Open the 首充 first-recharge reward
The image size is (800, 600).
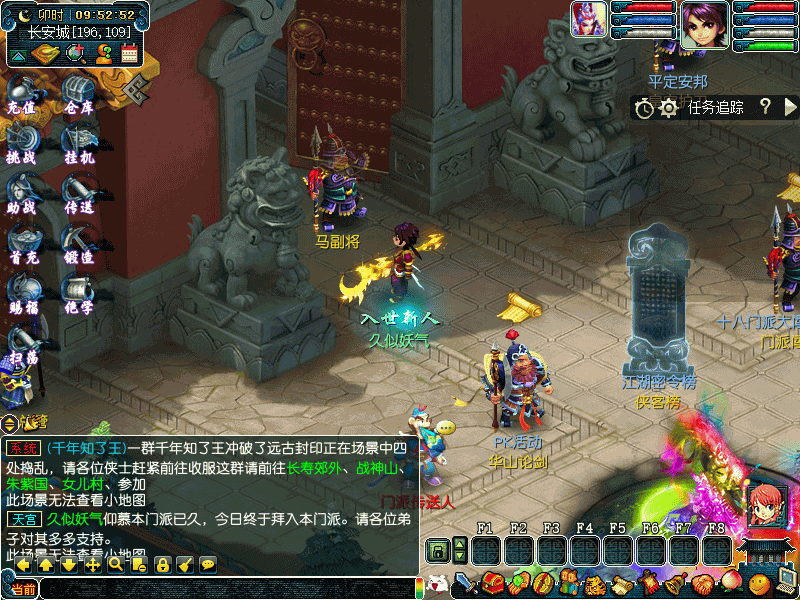click(x=21, y=244)
